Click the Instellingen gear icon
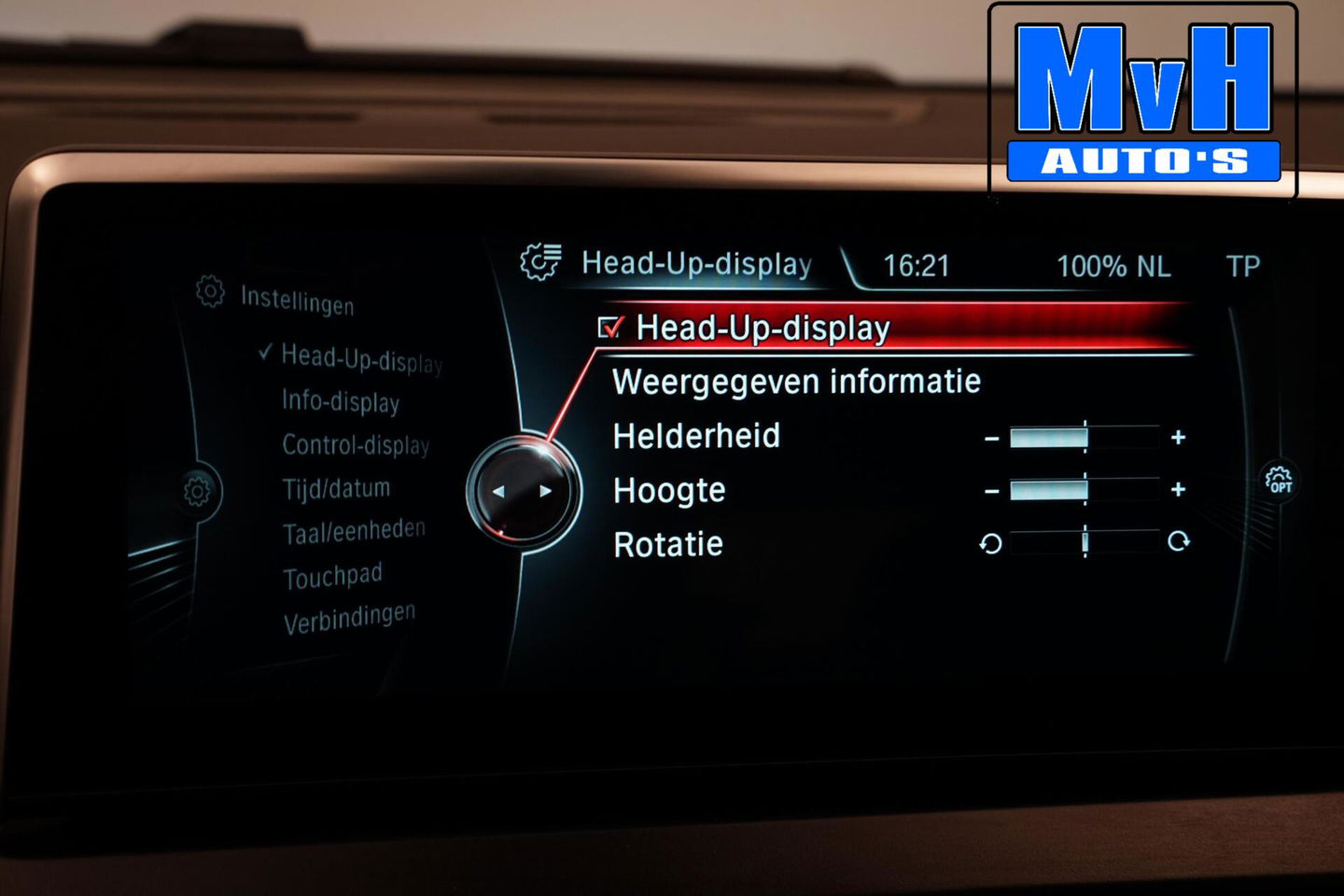Image resolution: width=1344 pixels, height=896 pixels. pos(207,292)
